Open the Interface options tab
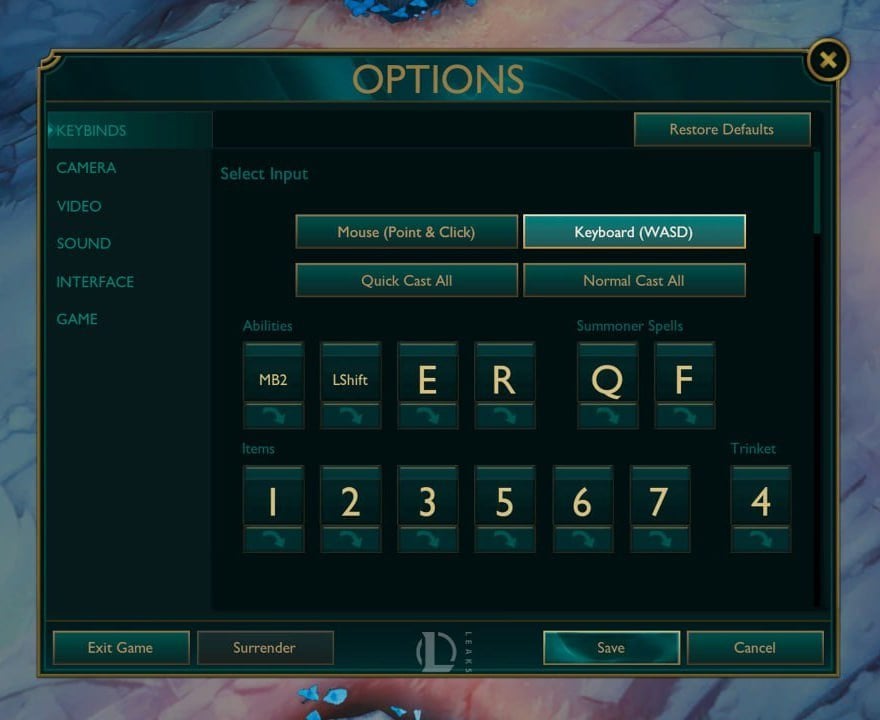880x720 pixels. (95, 282)
